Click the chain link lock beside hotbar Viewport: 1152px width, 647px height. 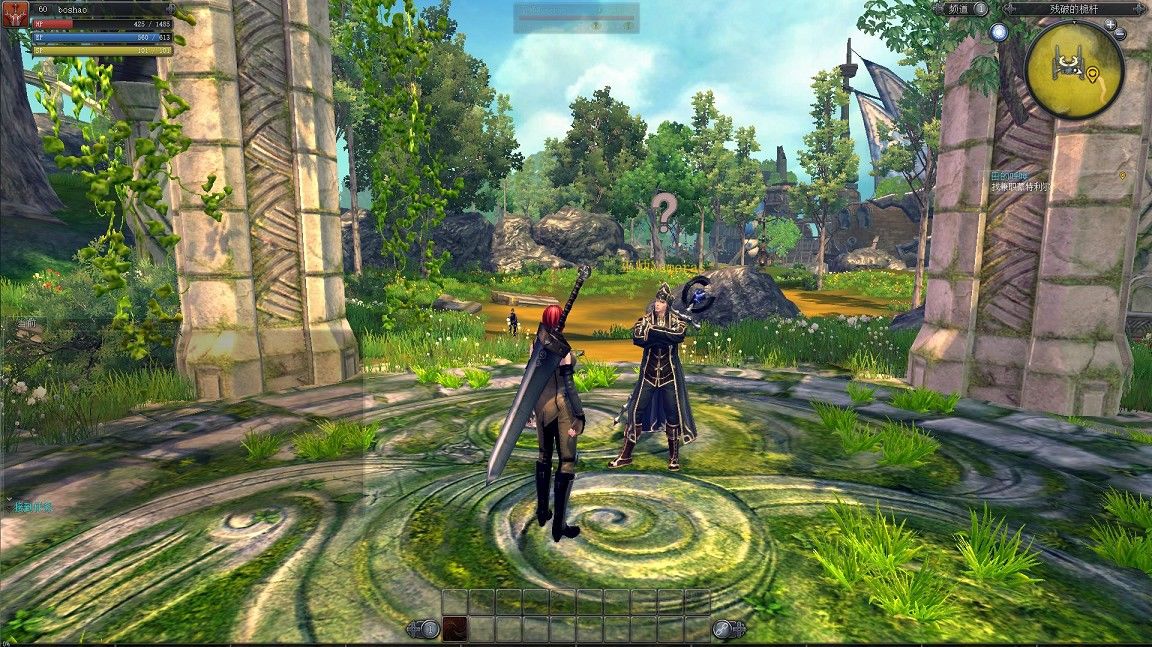point(724,629)
